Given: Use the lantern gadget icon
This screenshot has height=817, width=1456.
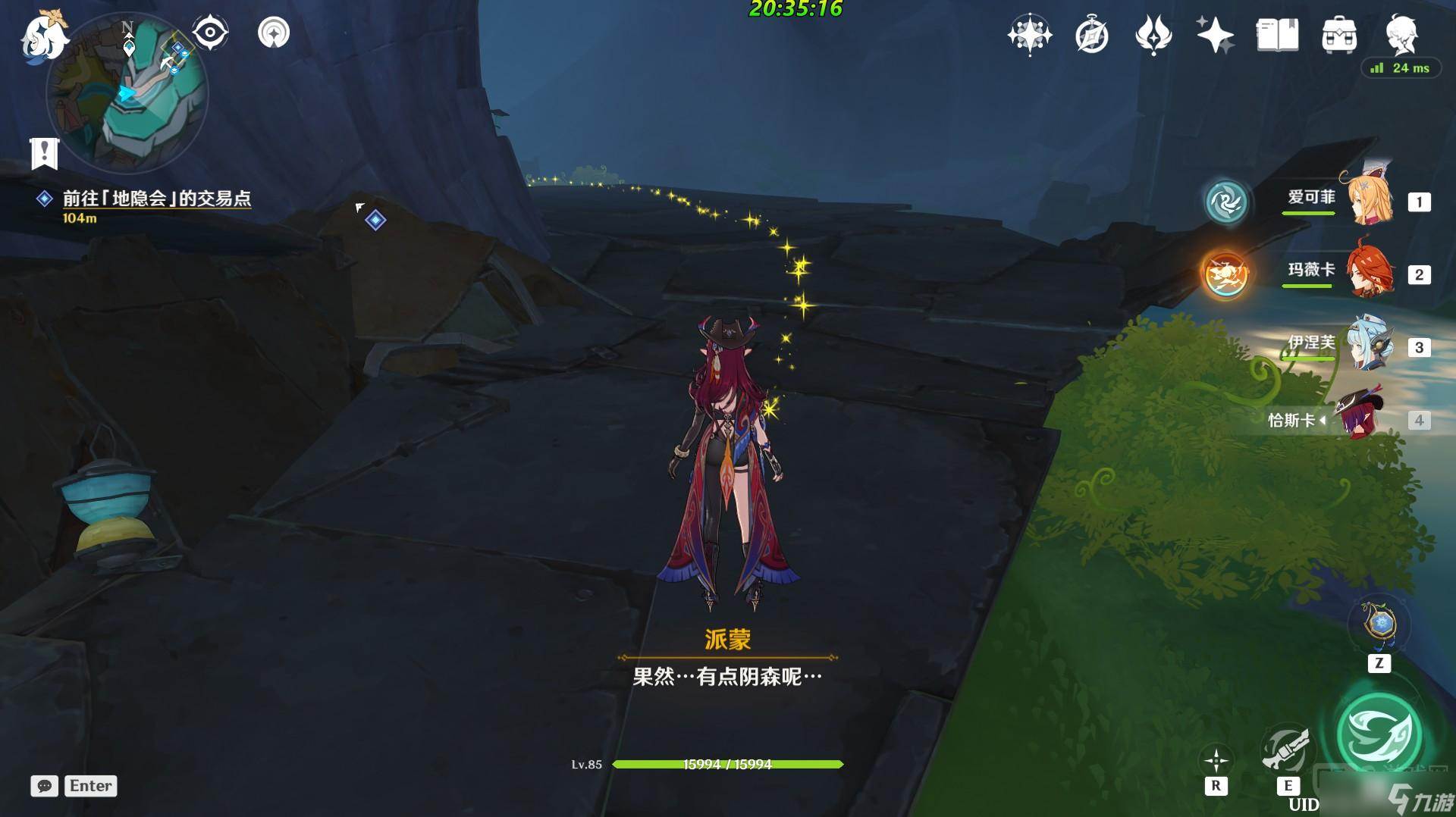Looking at the screenshot, I should pyautogui.click(x=1379, y=625).
